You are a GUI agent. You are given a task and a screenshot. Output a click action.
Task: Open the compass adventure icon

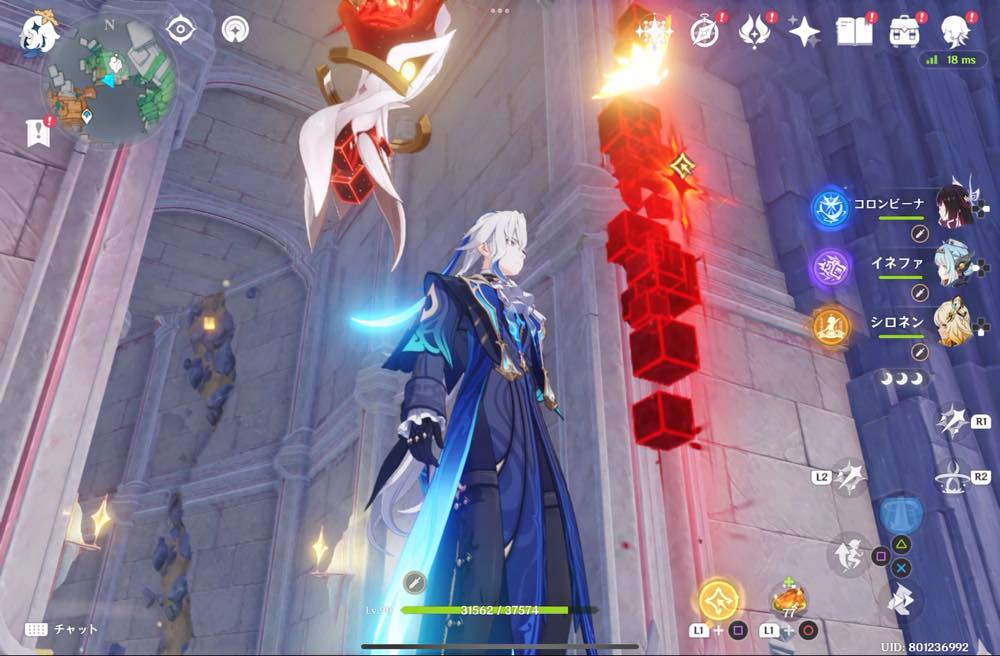pos(705,31)
